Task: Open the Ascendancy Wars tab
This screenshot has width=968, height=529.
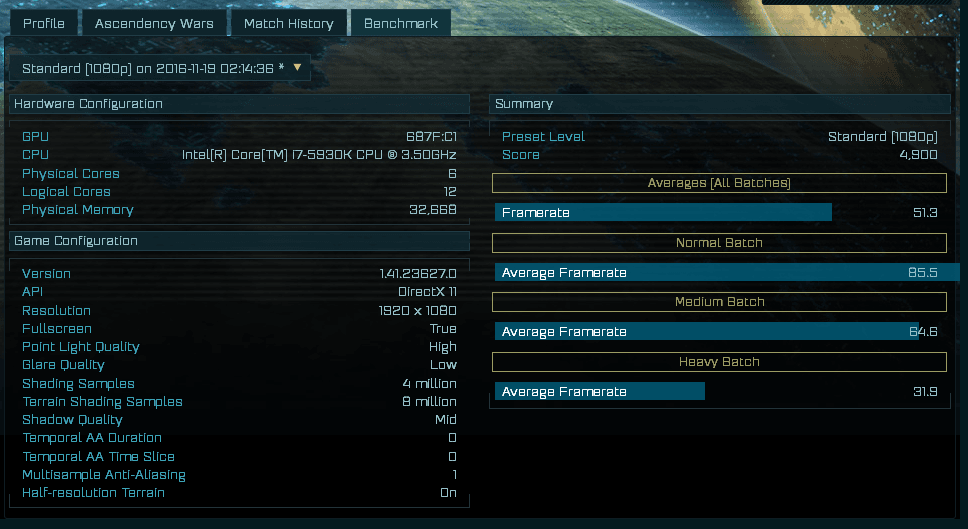Action: coord(154,23)
